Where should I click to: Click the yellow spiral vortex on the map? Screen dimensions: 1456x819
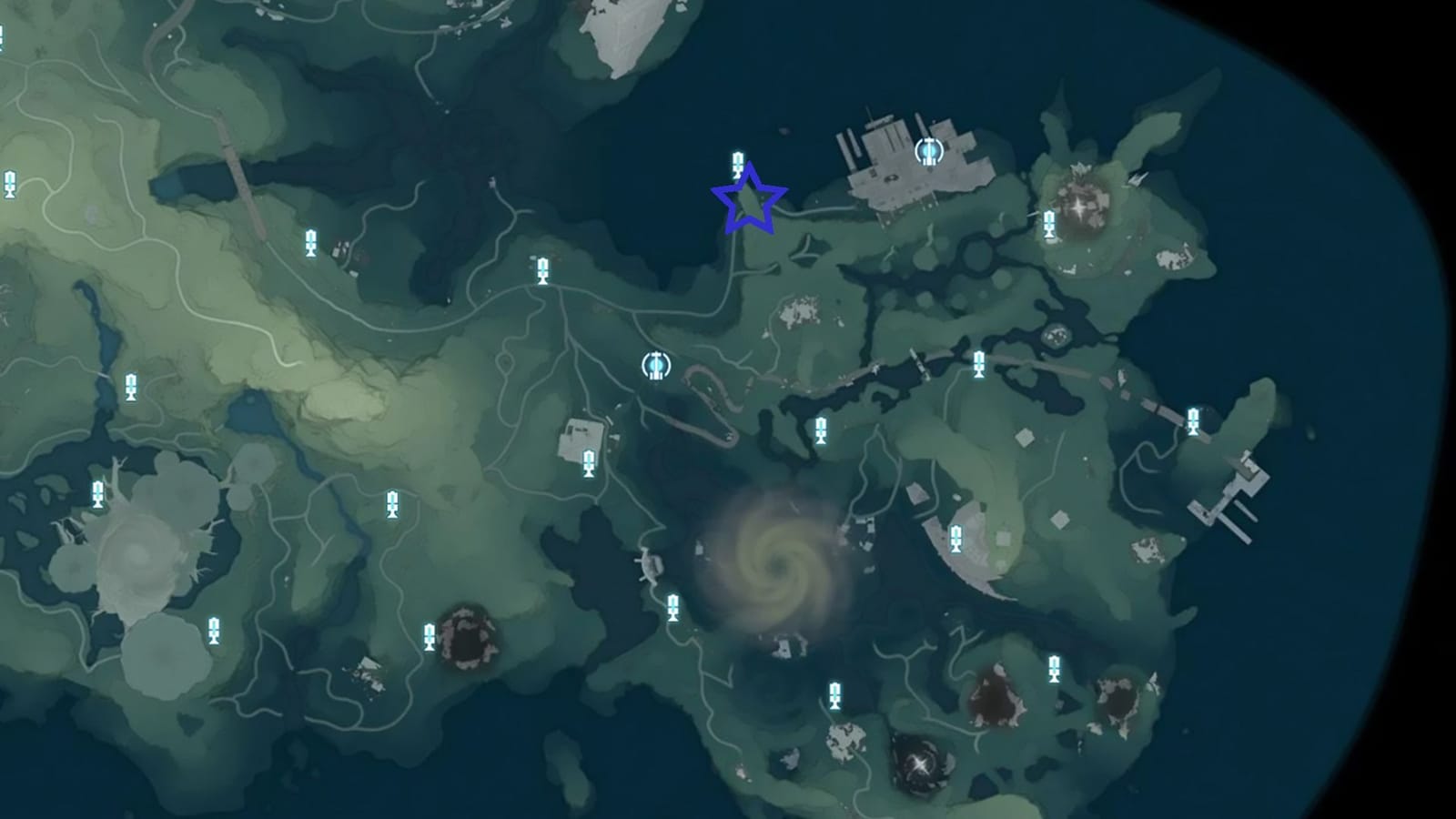coord(778,569)
